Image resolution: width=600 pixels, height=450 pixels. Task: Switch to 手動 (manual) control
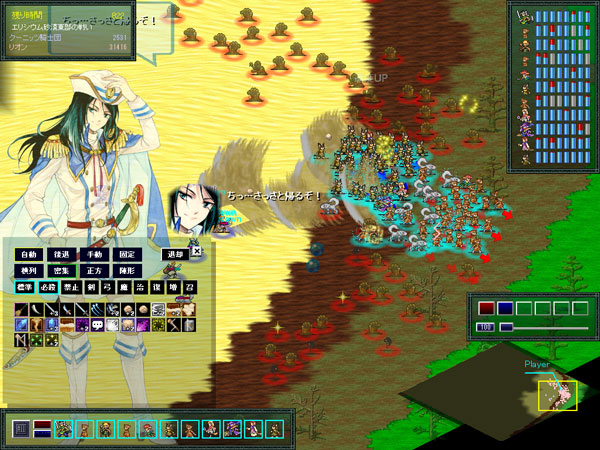pos(94,255)
